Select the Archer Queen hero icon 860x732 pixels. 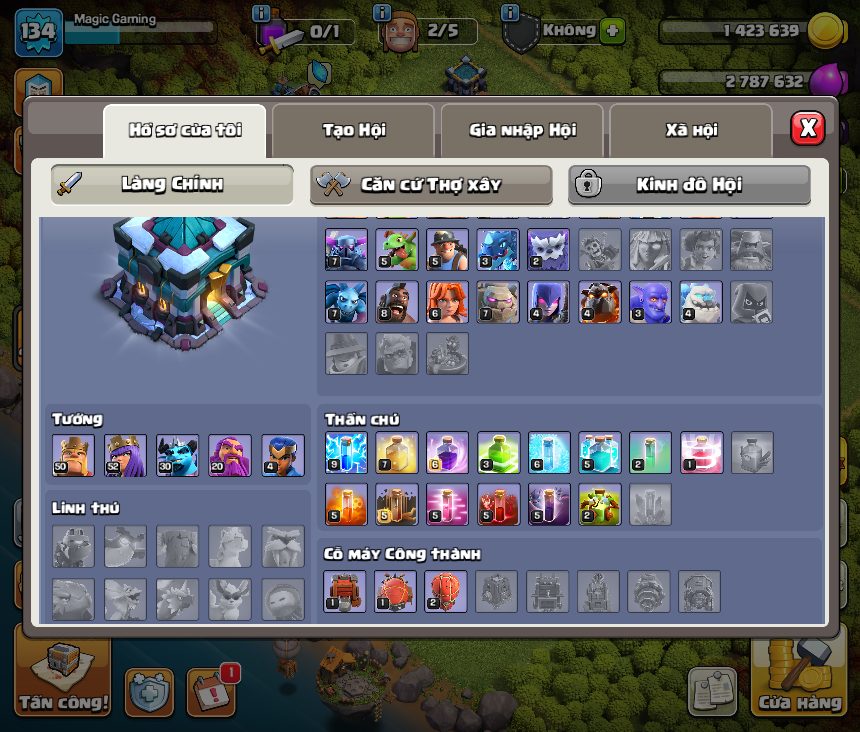click(125, 455)
